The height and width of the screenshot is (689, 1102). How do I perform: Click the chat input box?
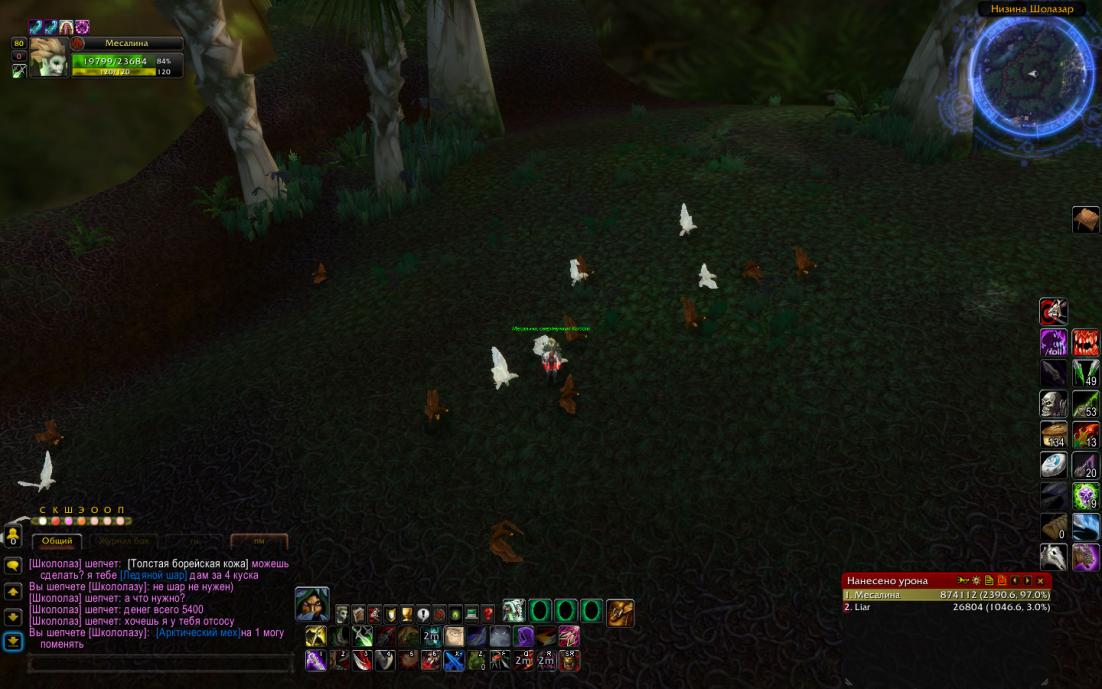(160, 663)
